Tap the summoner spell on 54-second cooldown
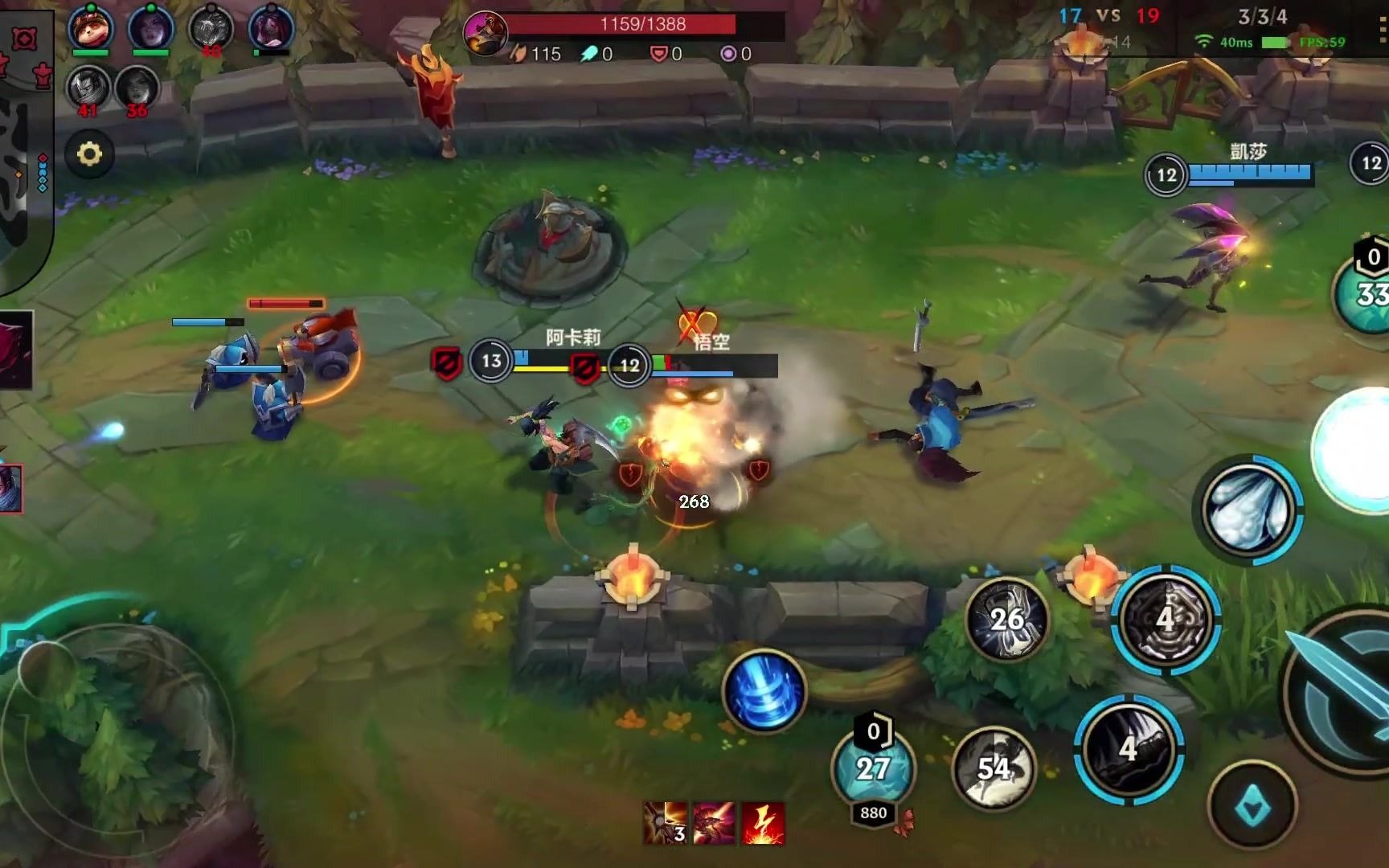Image resolution: width=1389 pixels, height=868 pixels. point(994,768)
